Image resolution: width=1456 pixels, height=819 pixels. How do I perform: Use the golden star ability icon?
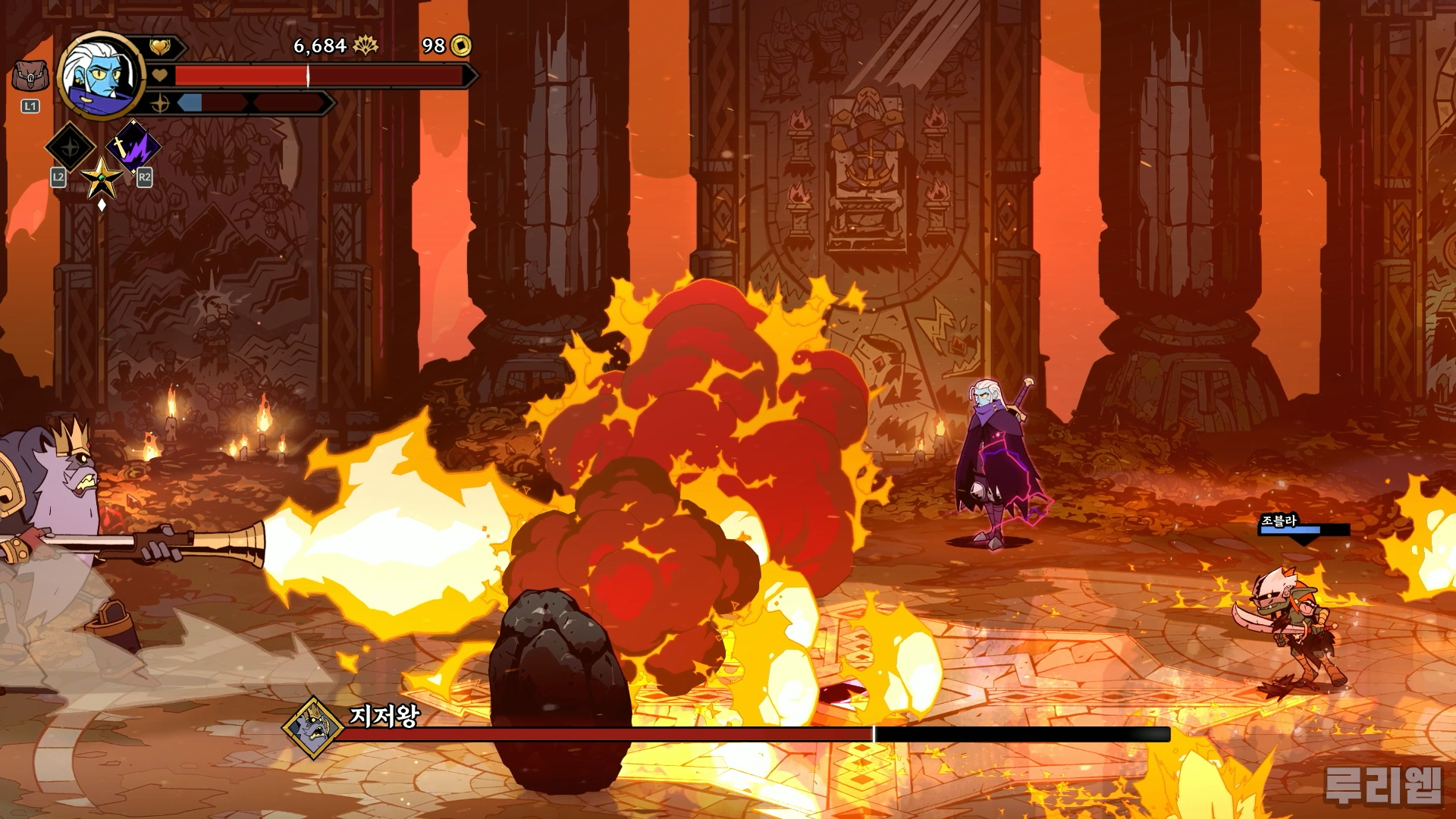pos(102,179)
